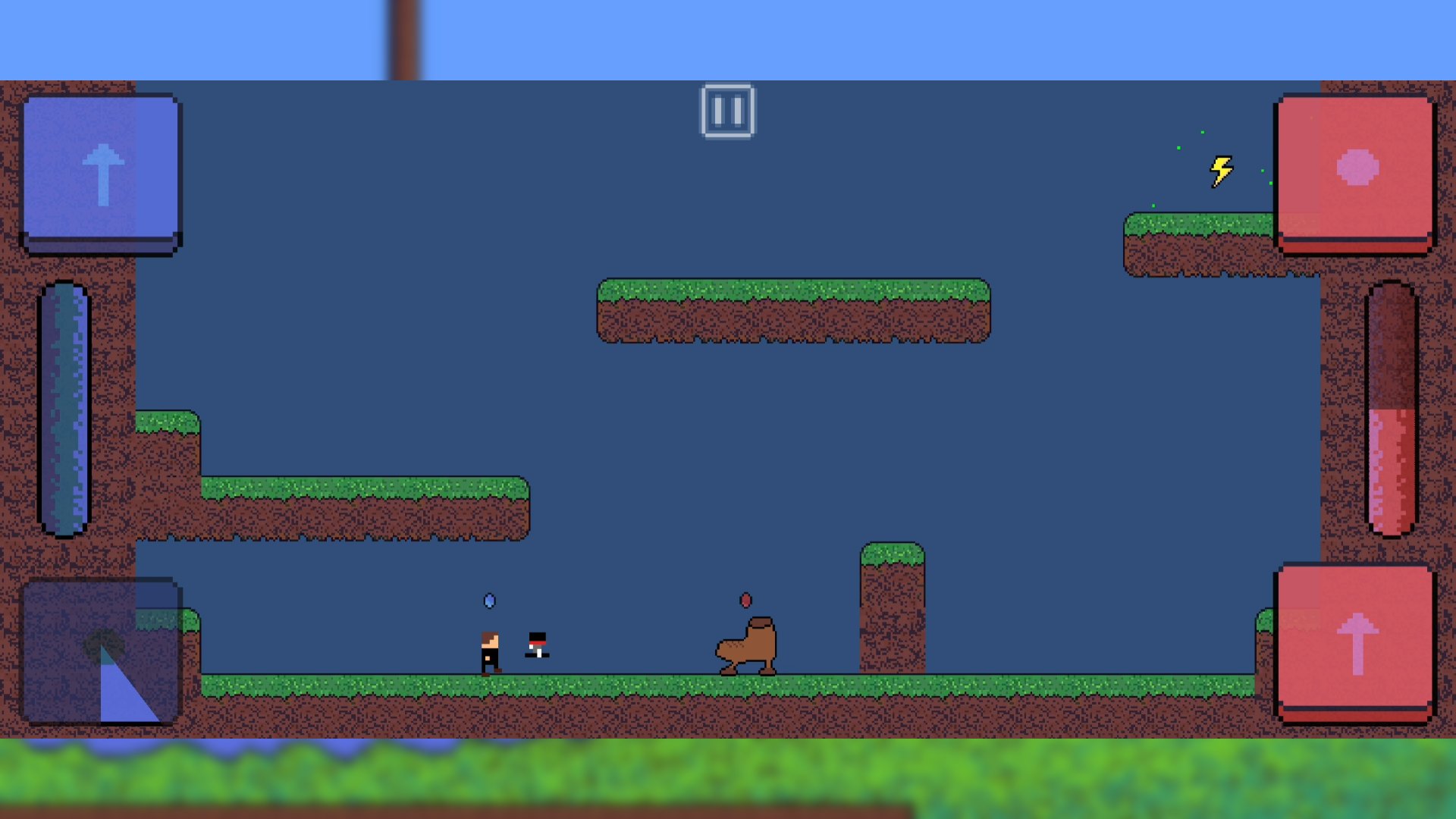This screenshot has width=1456, height=819.
Task: Pop the red balloon above the capybara
Action: tap(745, 599)
